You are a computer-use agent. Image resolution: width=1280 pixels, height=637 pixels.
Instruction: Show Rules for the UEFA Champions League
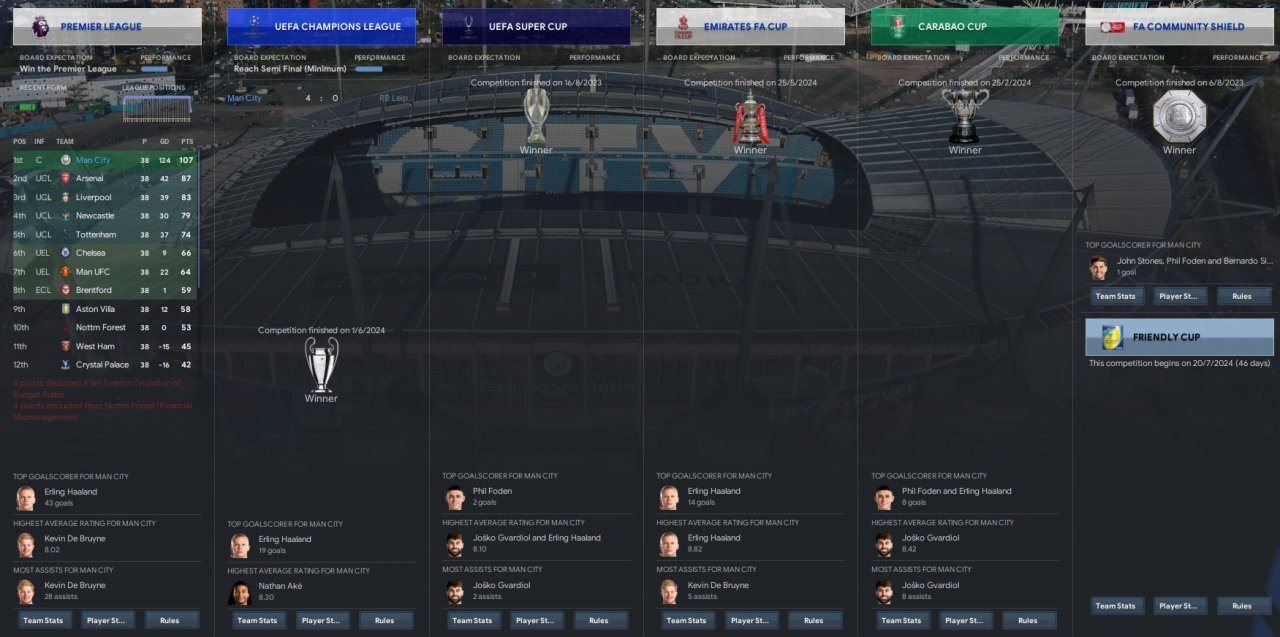384,620
